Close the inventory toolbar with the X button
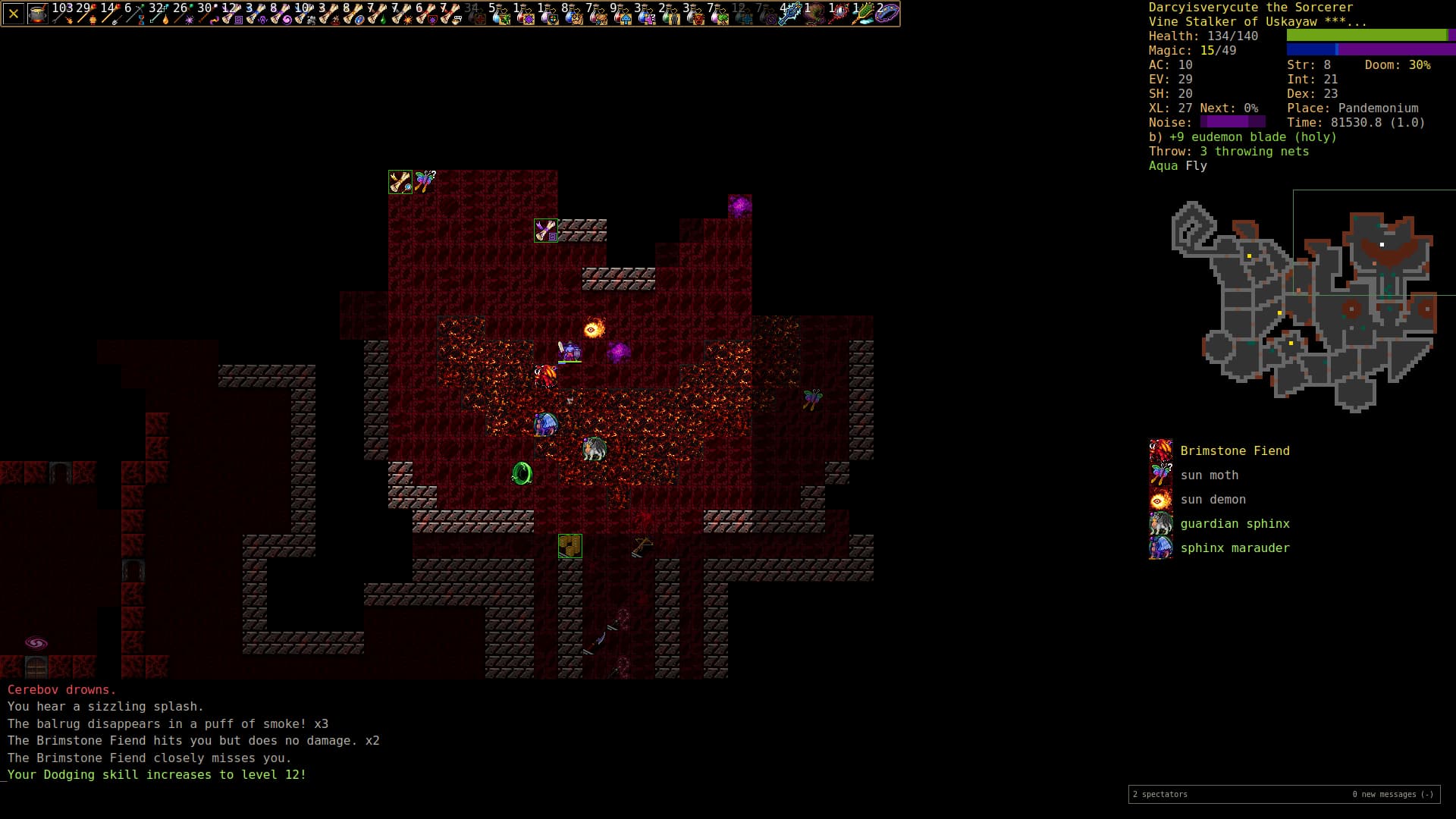The width and height of the screenshot is (1456, 819). pos(14,14)
